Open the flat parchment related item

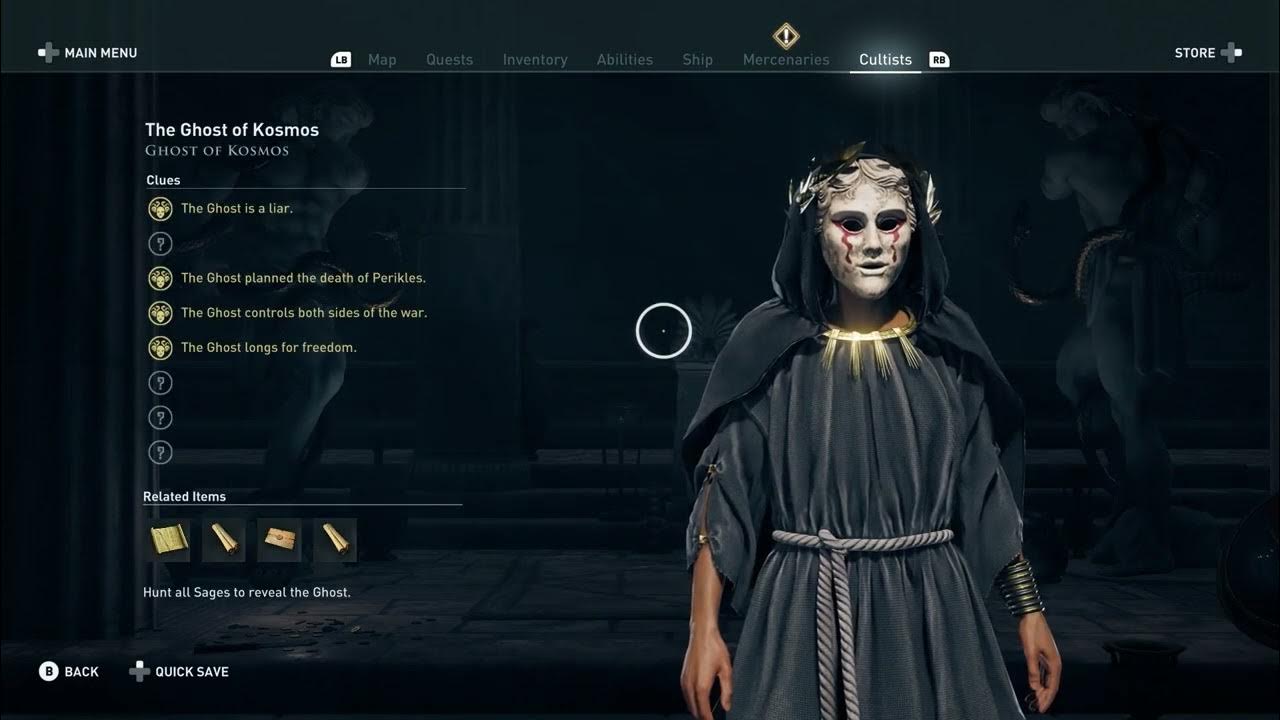(169, 540)
